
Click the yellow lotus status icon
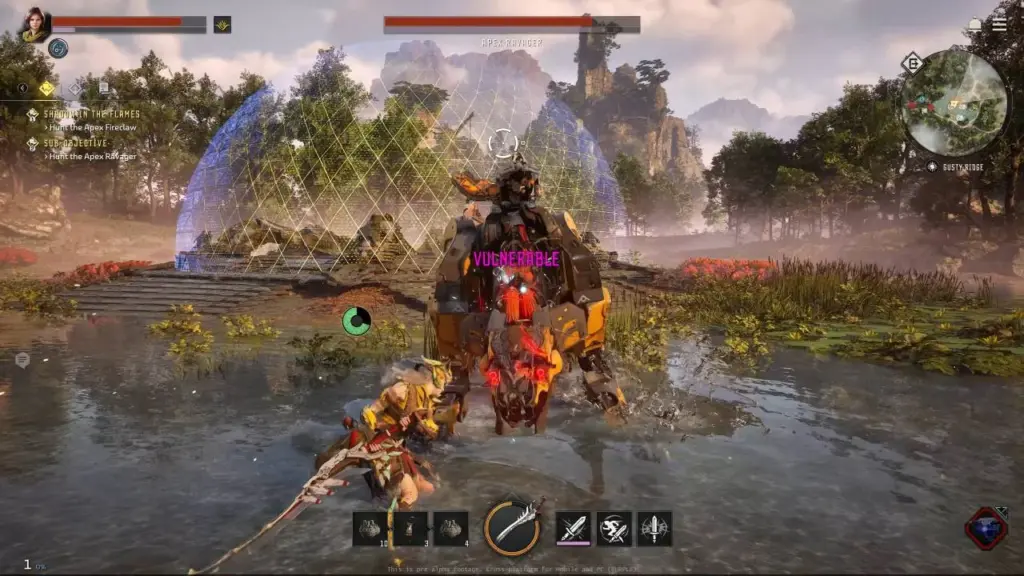222,24
